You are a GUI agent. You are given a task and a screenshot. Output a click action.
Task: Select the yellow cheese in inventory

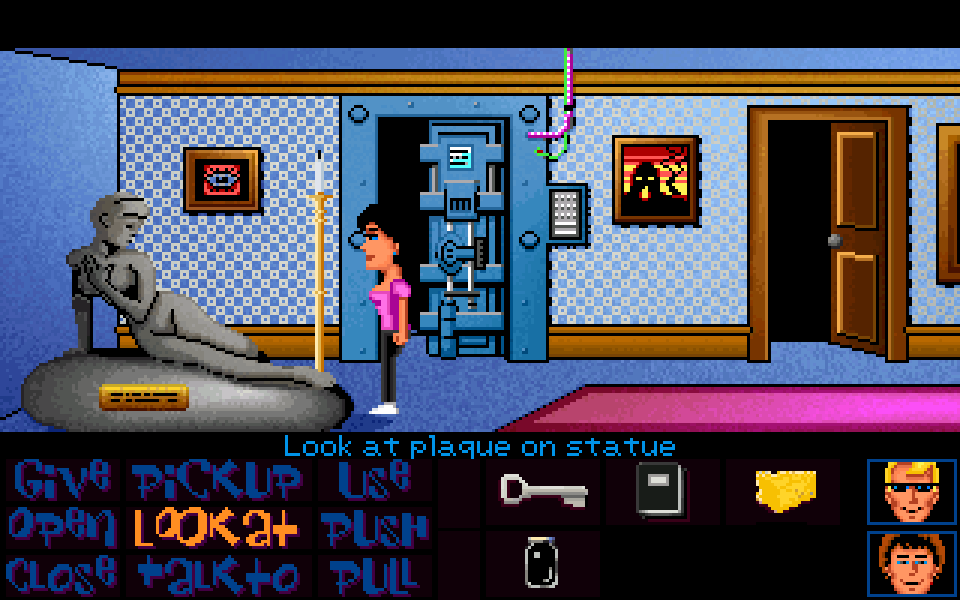(x=785, y=490)
